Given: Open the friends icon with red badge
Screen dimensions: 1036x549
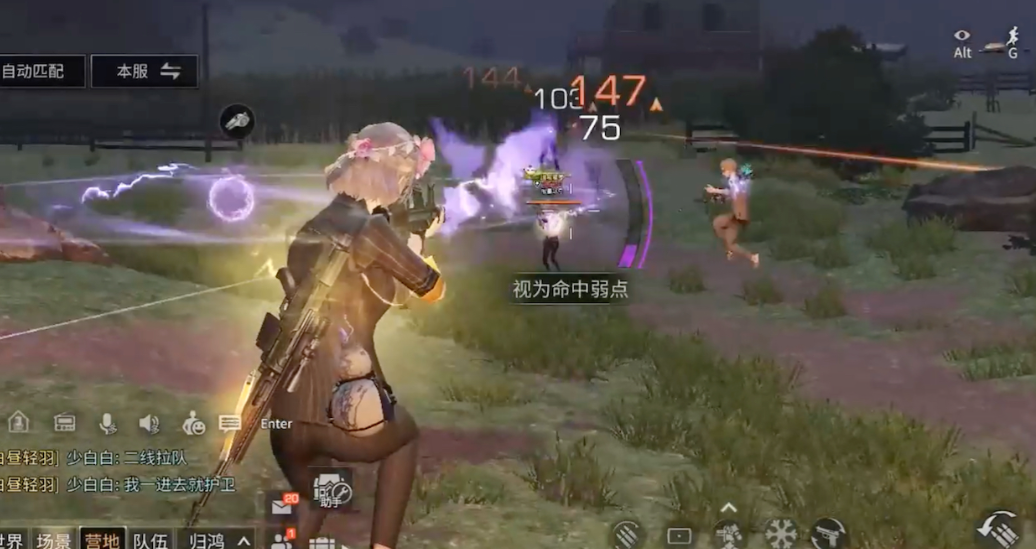Looking at the screenshot, I should 282,541.
